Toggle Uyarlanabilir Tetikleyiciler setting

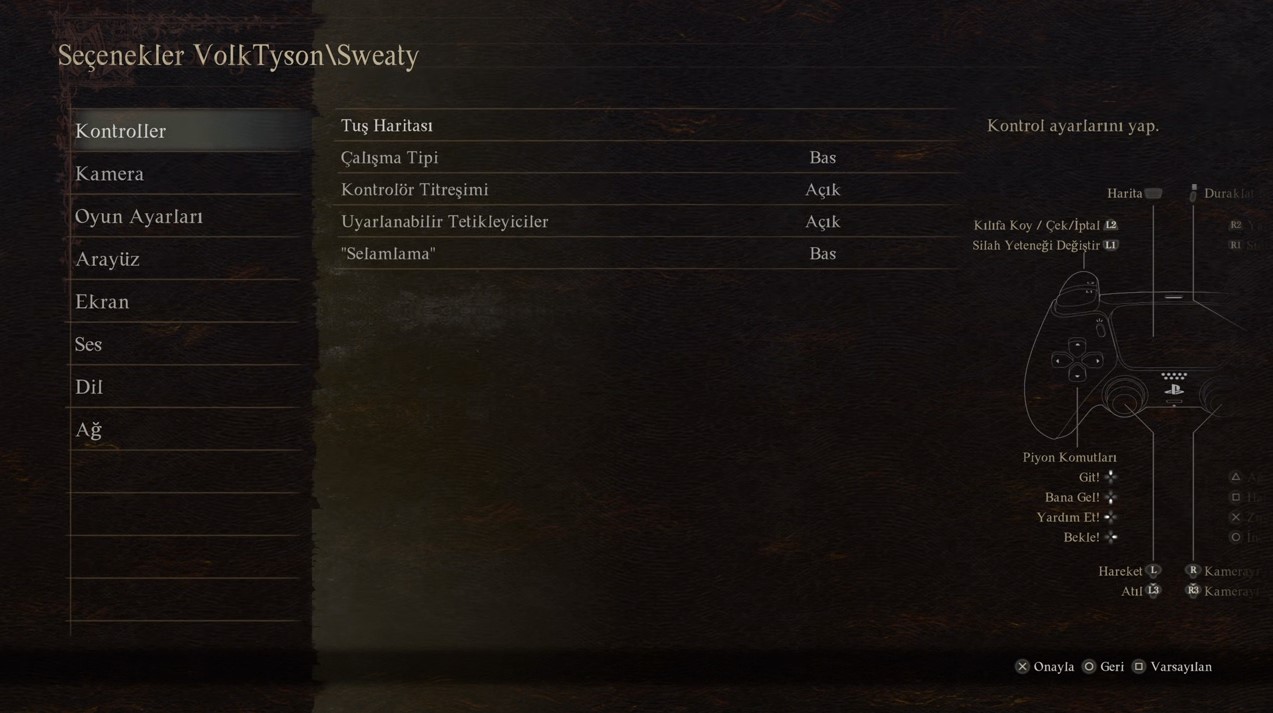click(645, 222)
